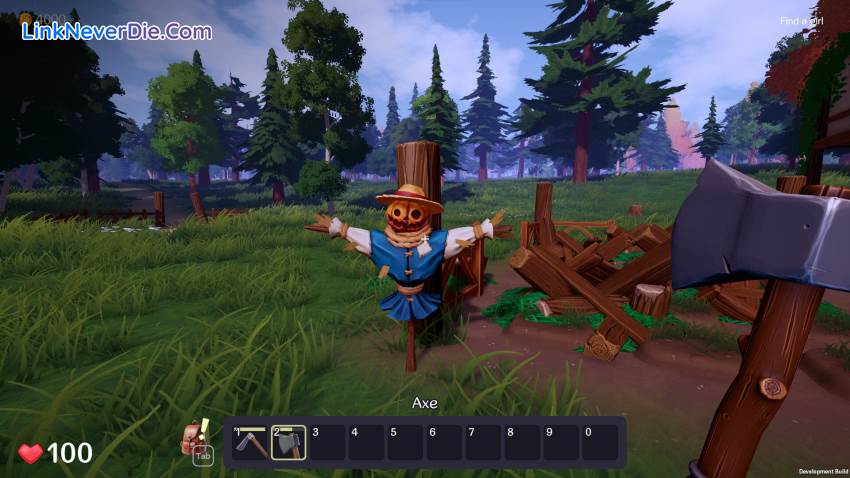Select the pickaxe in hotbar slot 1

click(x=250, y=442)
